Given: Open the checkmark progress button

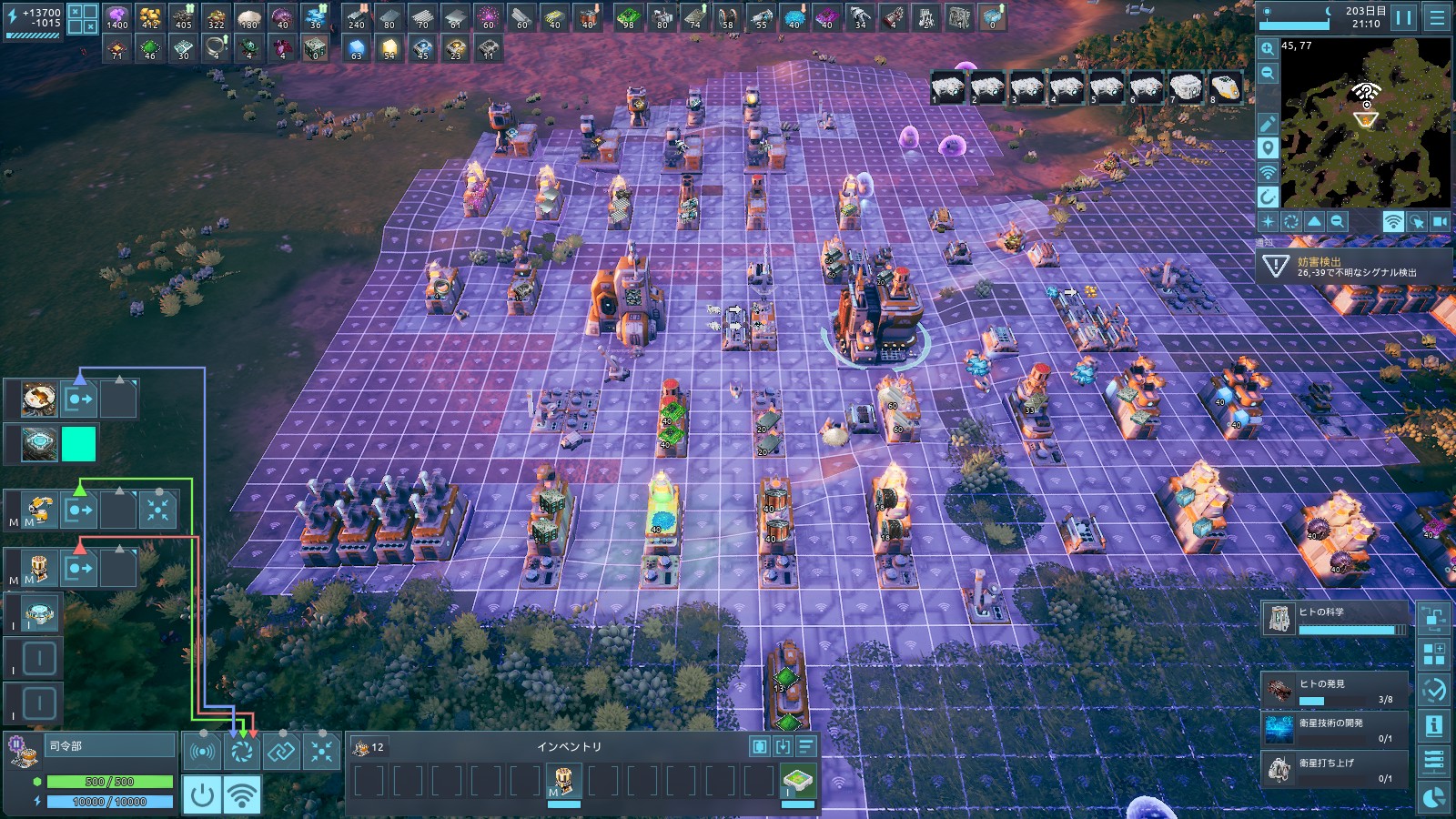Looking at the screenshot, I should pos(1434,690).
